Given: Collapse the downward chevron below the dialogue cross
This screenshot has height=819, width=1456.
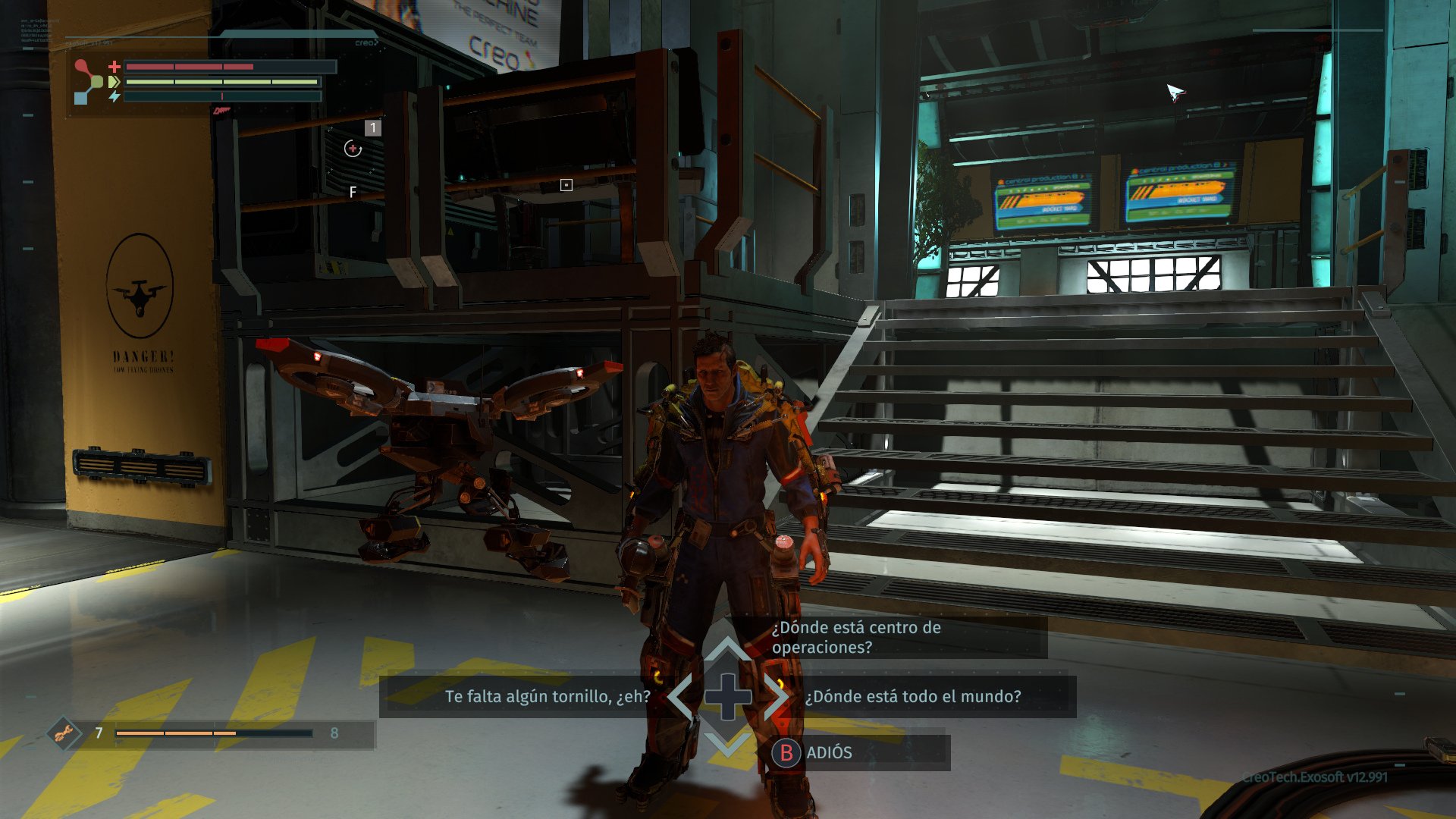Looking at the screenshot, I should coord(726,746).
